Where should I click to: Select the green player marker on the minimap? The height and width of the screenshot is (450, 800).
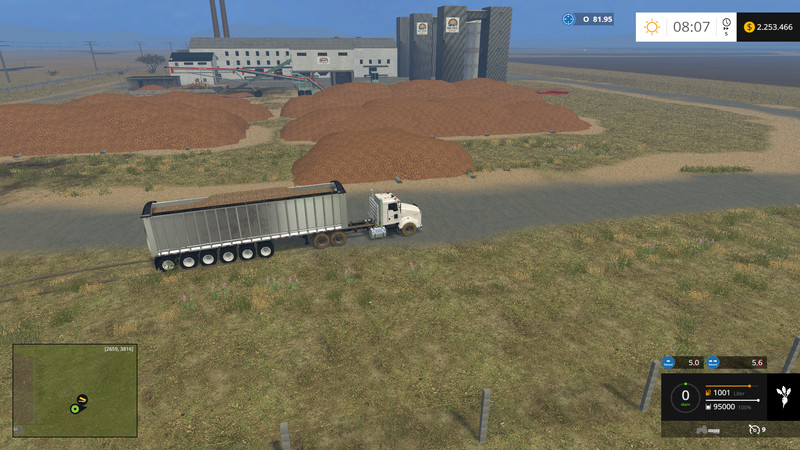coord(75,408)
